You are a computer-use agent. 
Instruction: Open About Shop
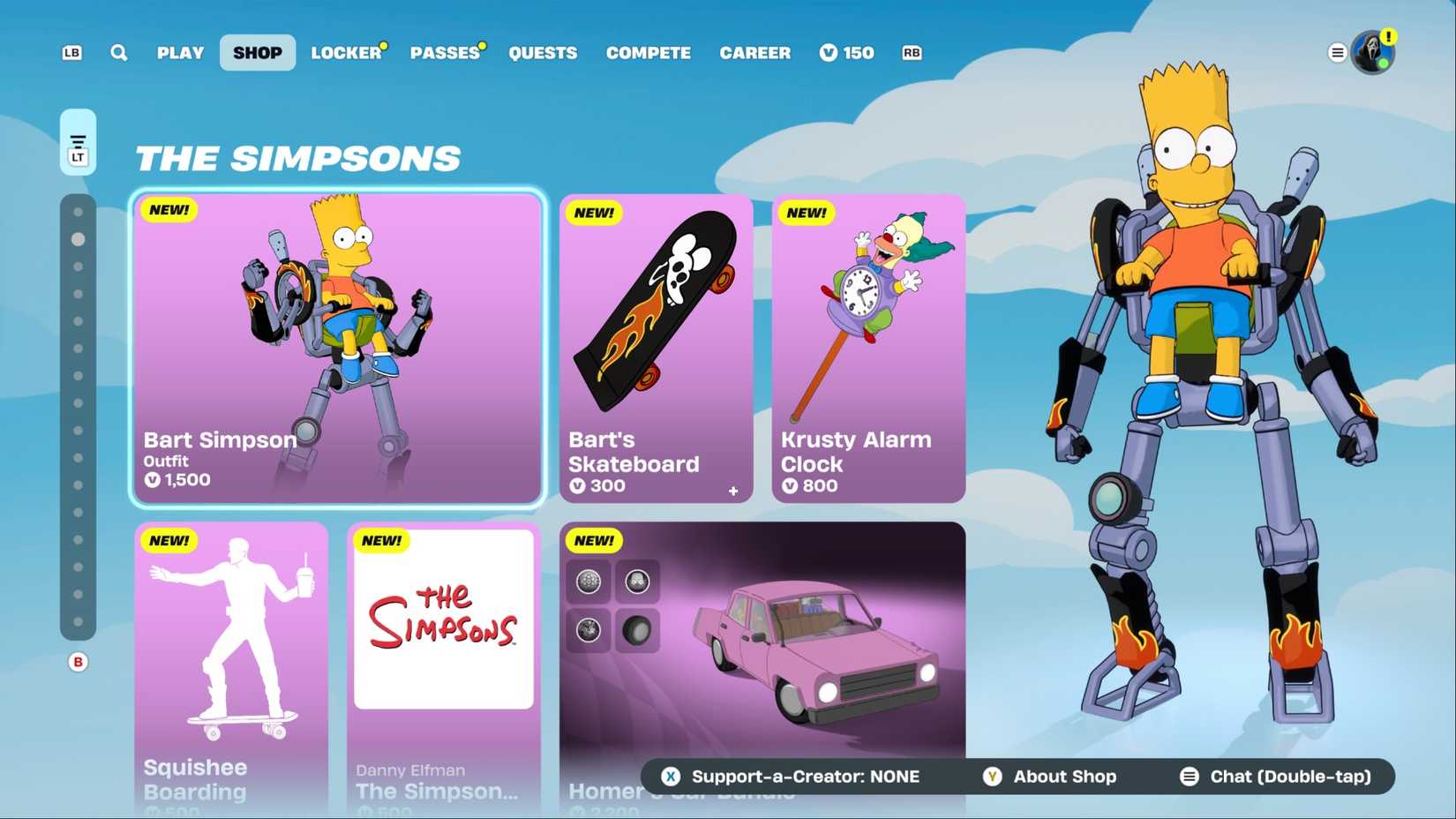(x=1063, y=777)
